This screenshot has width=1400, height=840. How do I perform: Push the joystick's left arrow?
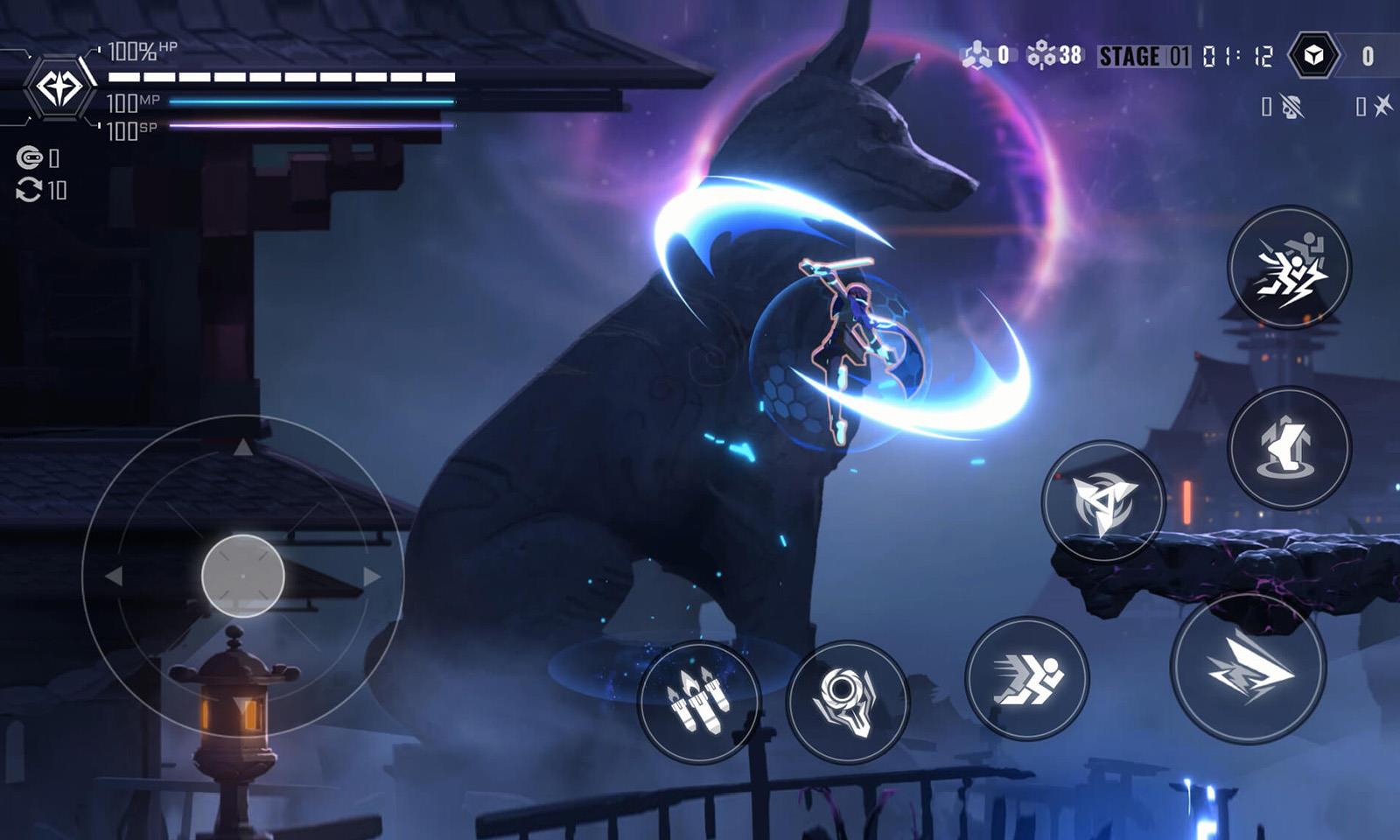114,577
